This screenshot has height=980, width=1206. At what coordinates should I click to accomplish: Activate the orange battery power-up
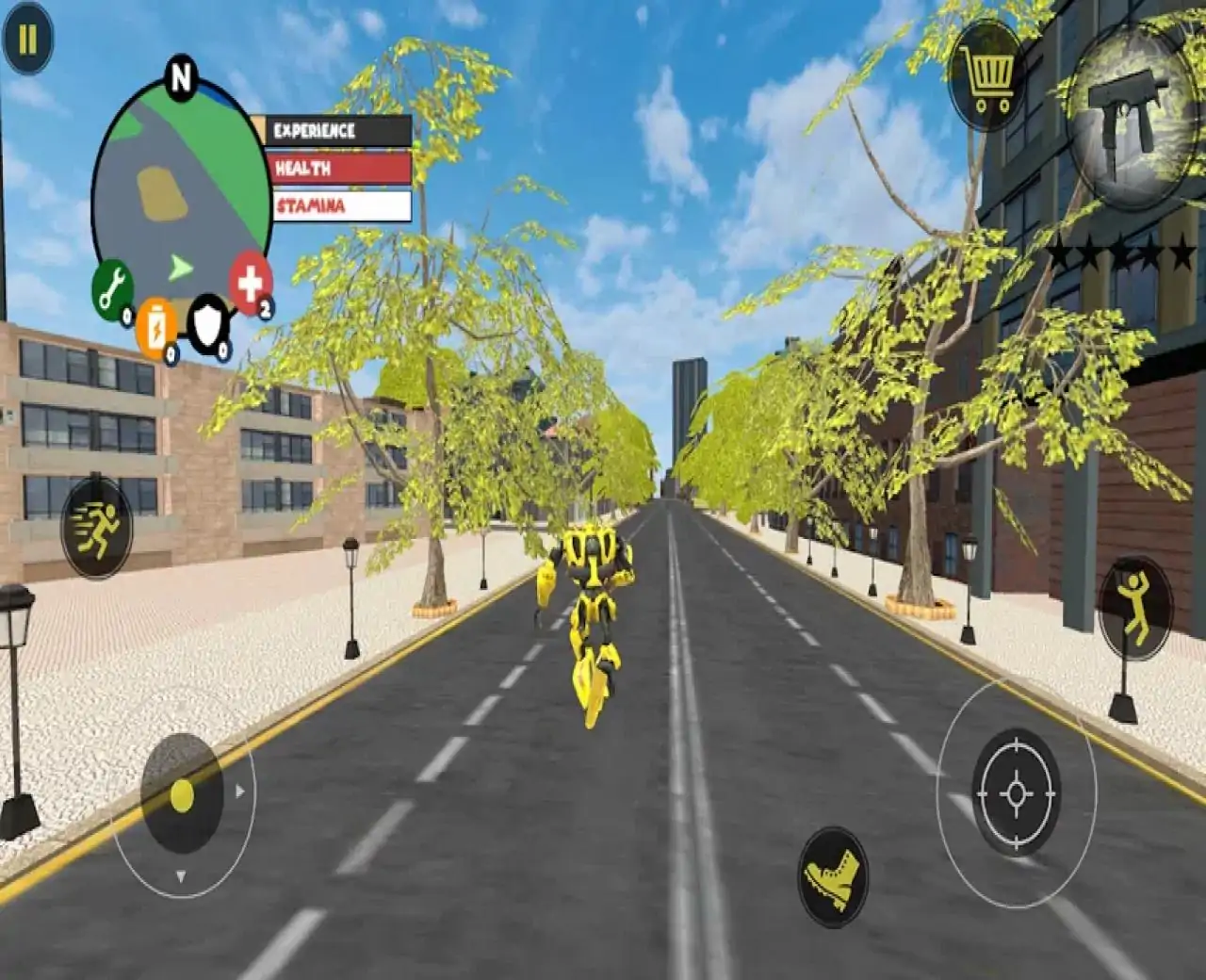tap(155, 327)
